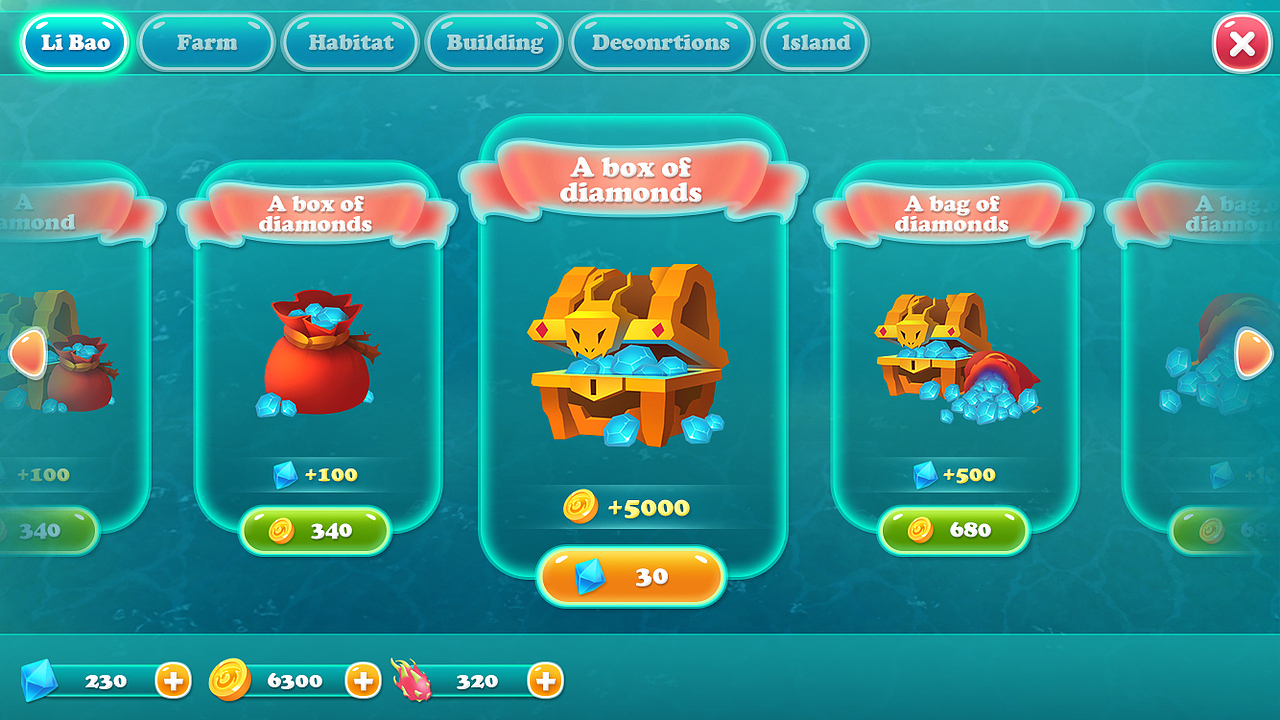Switch to the Farm tab
Viewport: 1280px width, 720px height.
click(206, 42)
